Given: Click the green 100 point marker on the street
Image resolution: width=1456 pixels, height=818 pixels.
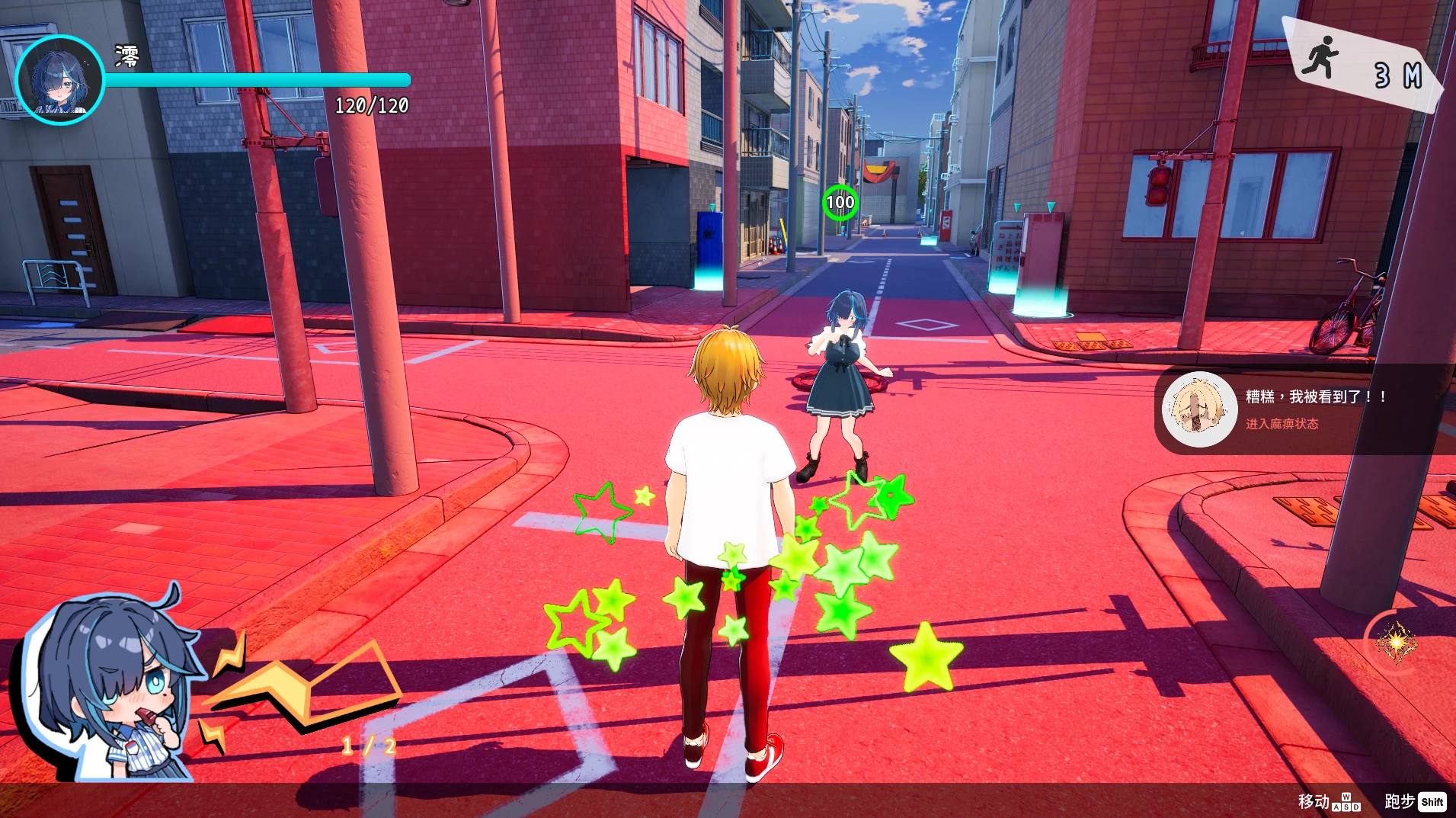Looking at the screenshot, I should [840, 202].
